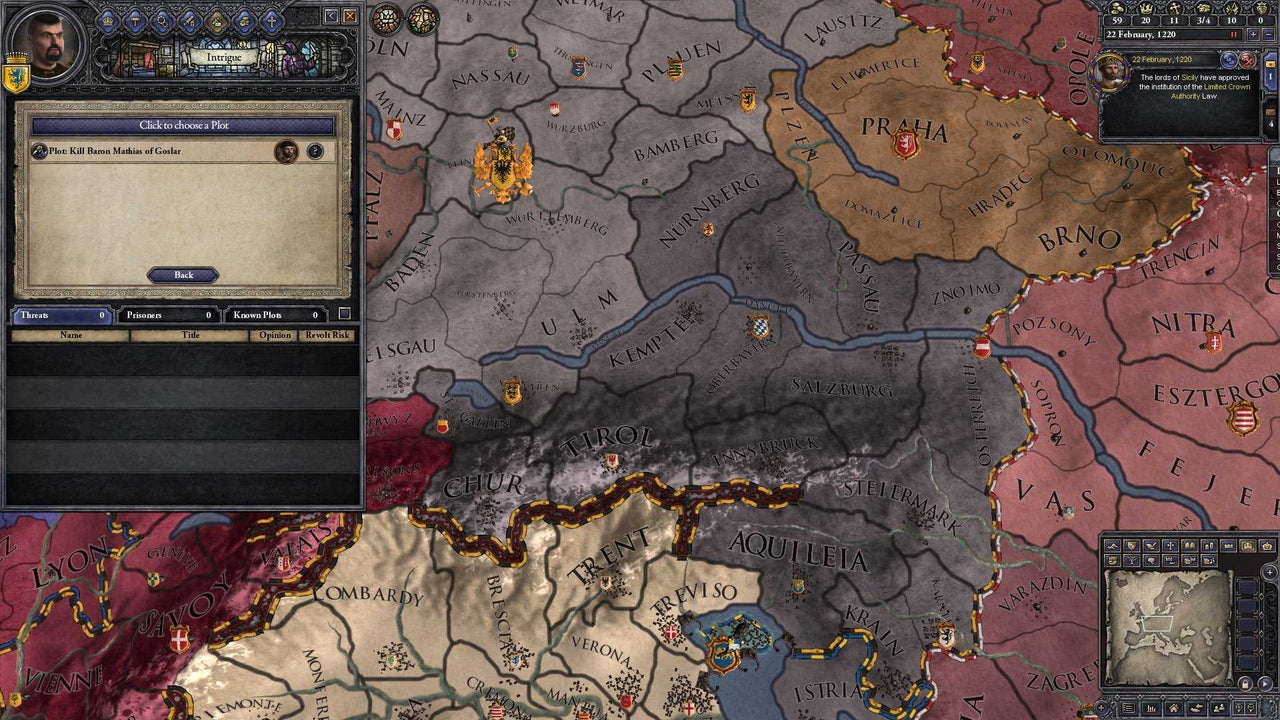Viewport: 1280px width, 720px height.
Task: Increase game speed with plus button
Action: pyautogui.click(x=1251, y=34)
